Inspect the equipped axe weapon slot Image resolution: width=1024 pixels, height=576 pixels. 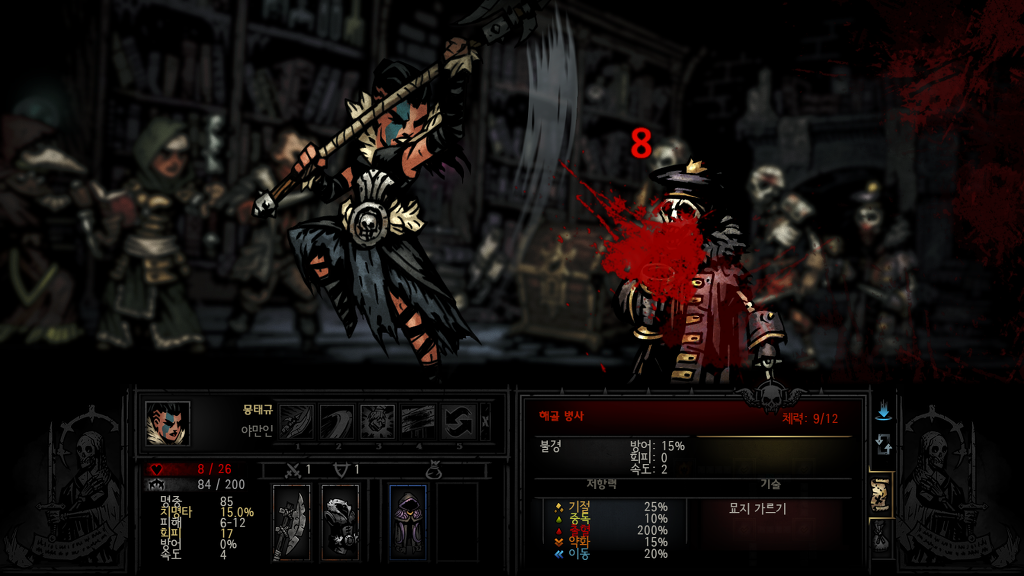(x=290, y=521)
